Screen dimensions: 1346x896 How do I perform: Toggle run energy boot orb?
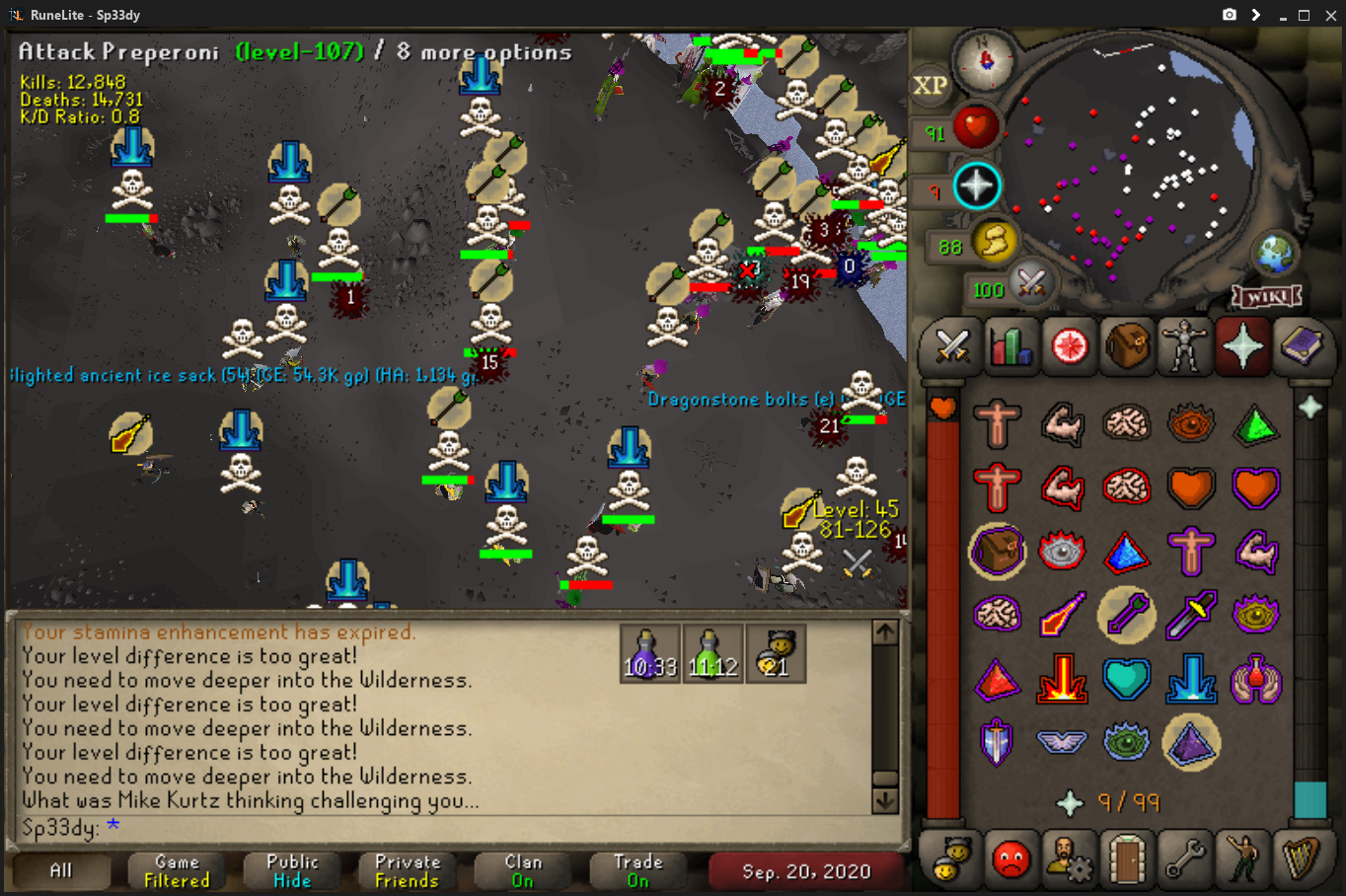pos(995,242)
